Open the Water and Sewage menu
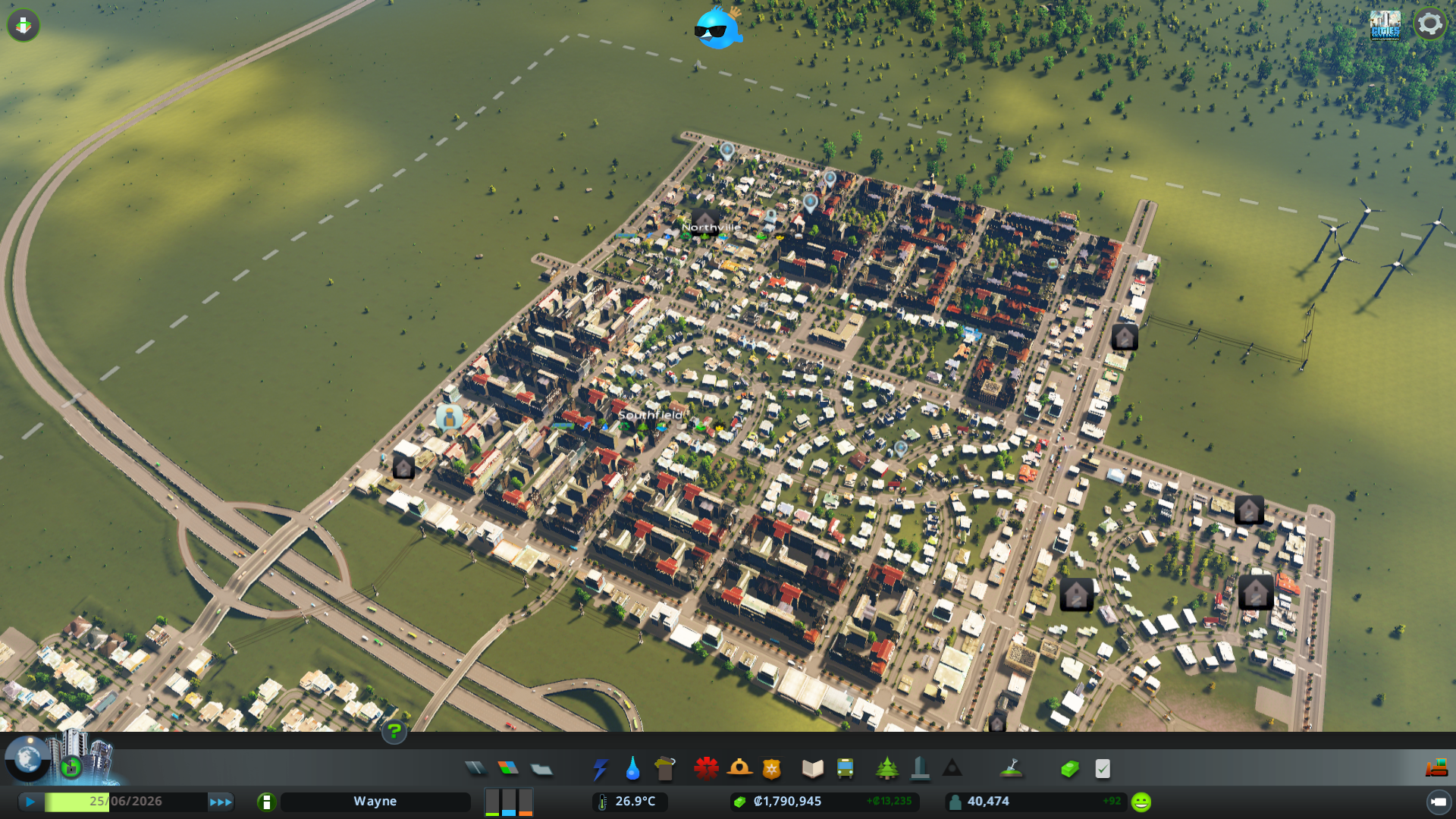Screen dimensions: 1456x819 (x=632, y=768)
